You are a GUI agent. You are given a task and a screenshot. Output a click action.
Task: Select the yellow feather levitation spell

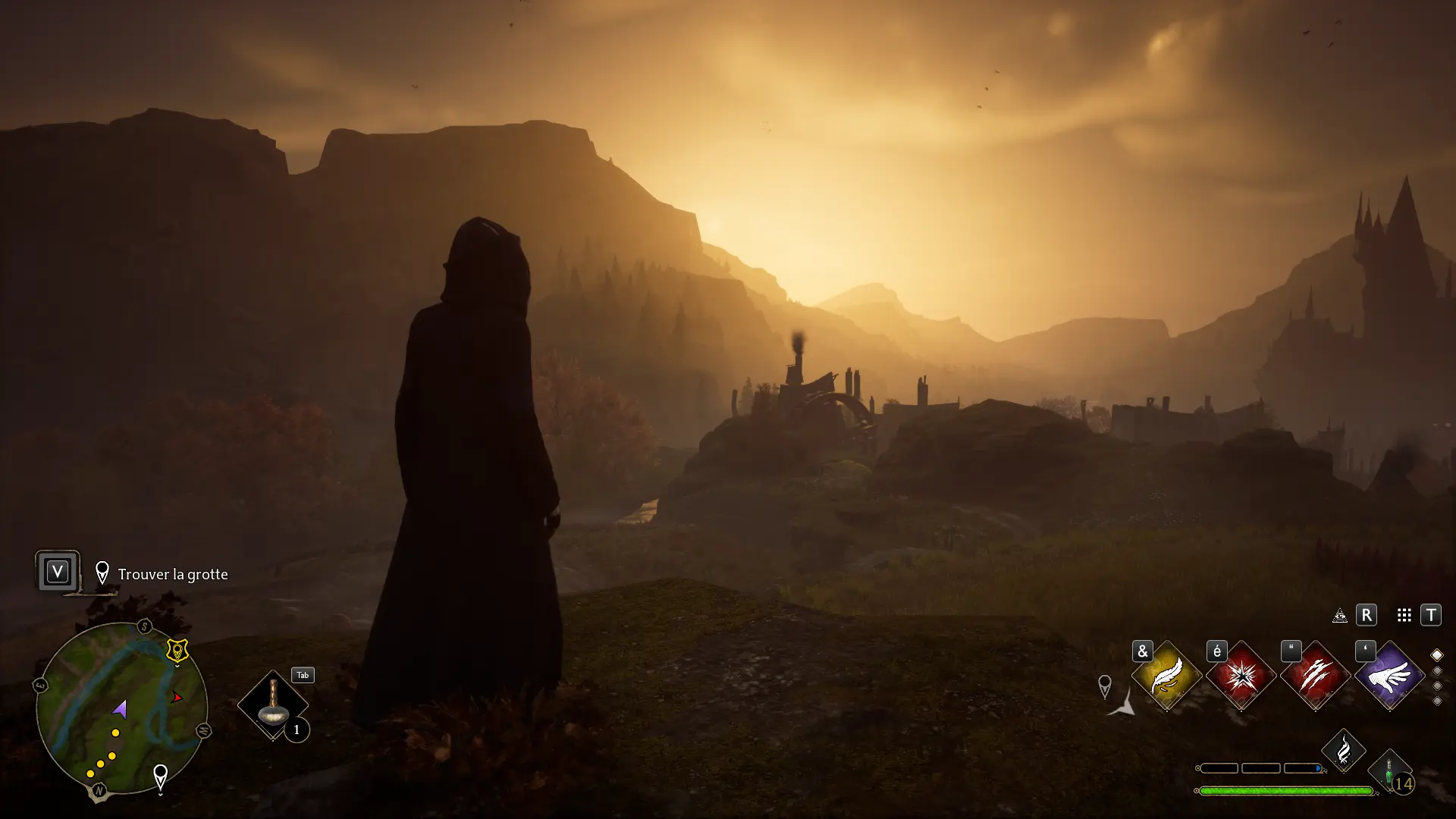tap(1166, 675)
